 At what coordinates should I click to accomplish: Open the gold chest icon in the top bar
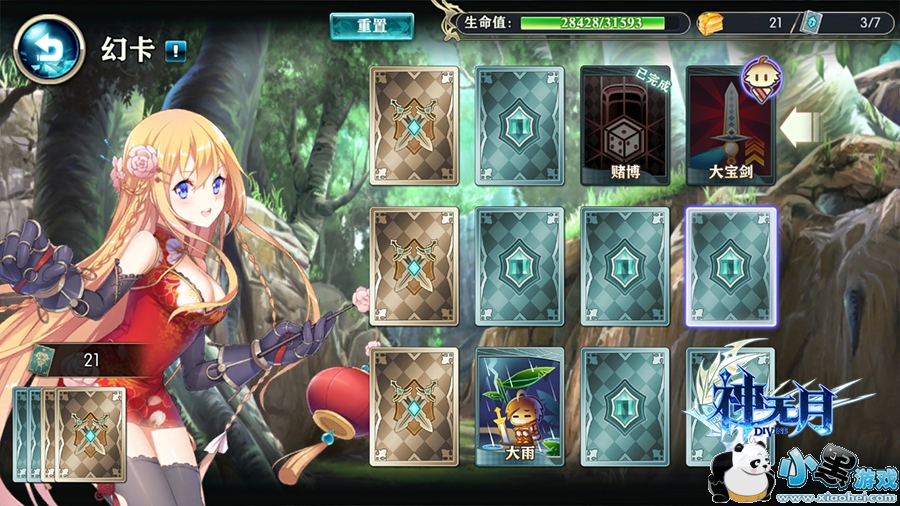point(710,22)
